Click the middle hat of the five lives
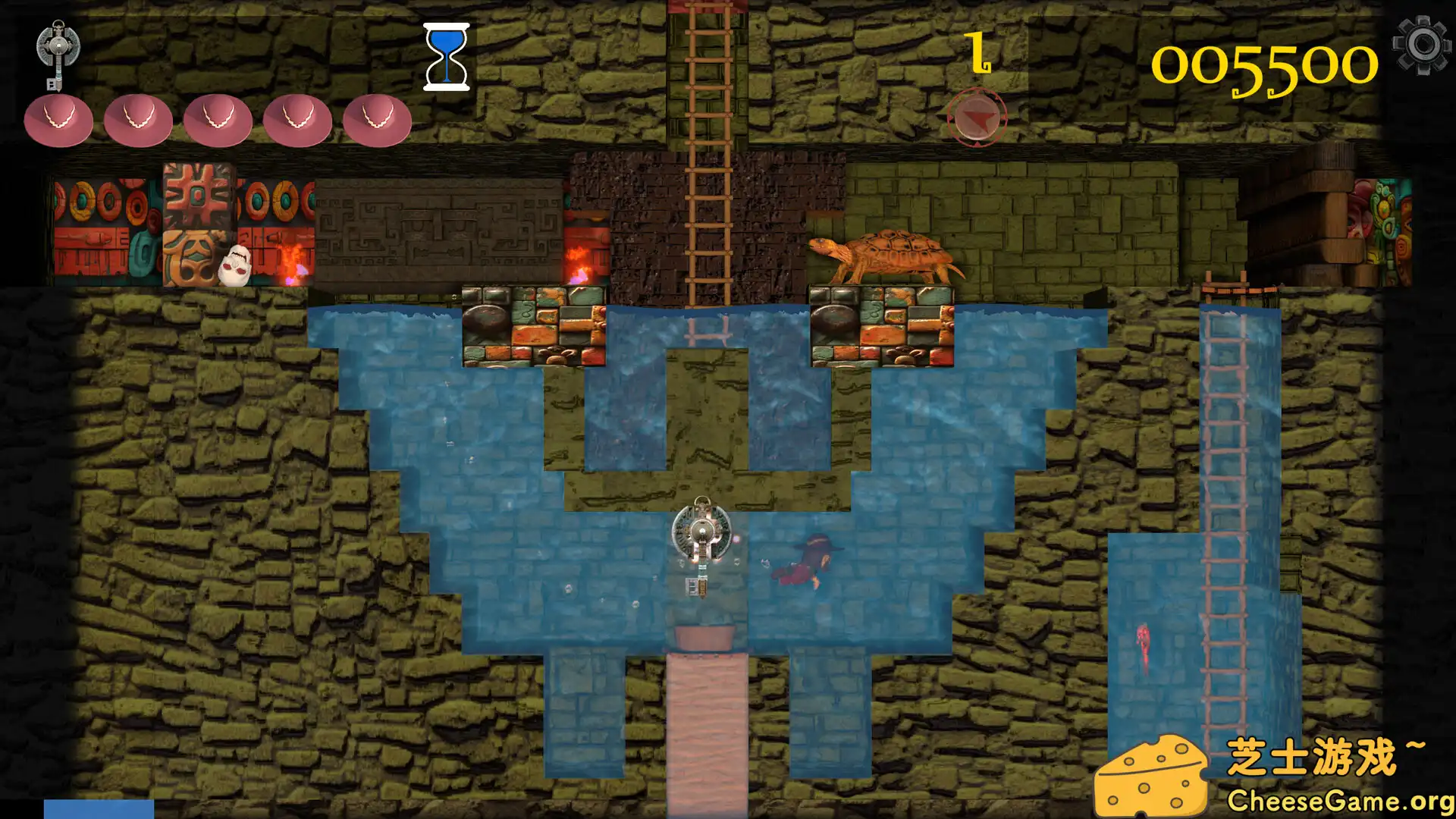This screenshot has width=1456, height=819. click(218, 121)
